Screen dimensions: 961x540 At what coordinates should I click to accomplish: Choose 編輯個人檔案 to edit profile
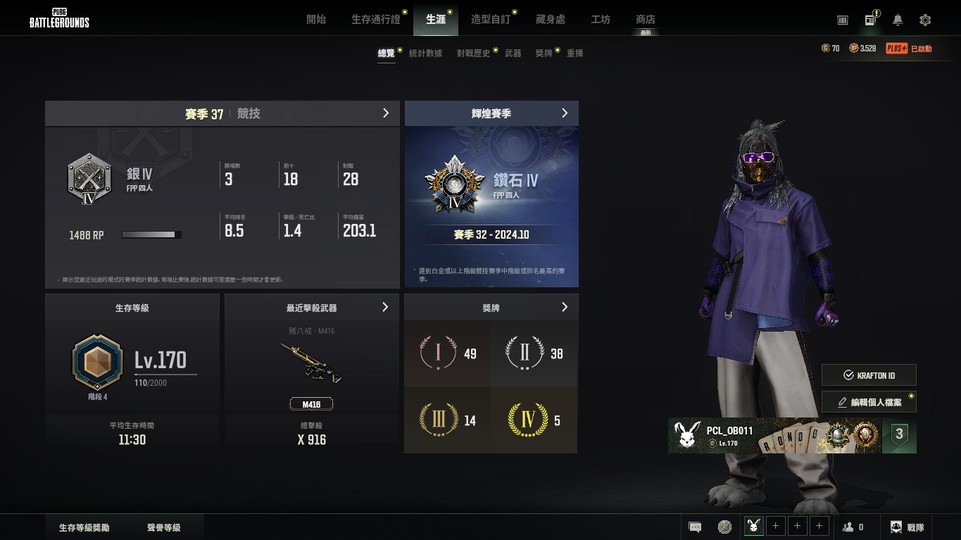coord(868,402)
